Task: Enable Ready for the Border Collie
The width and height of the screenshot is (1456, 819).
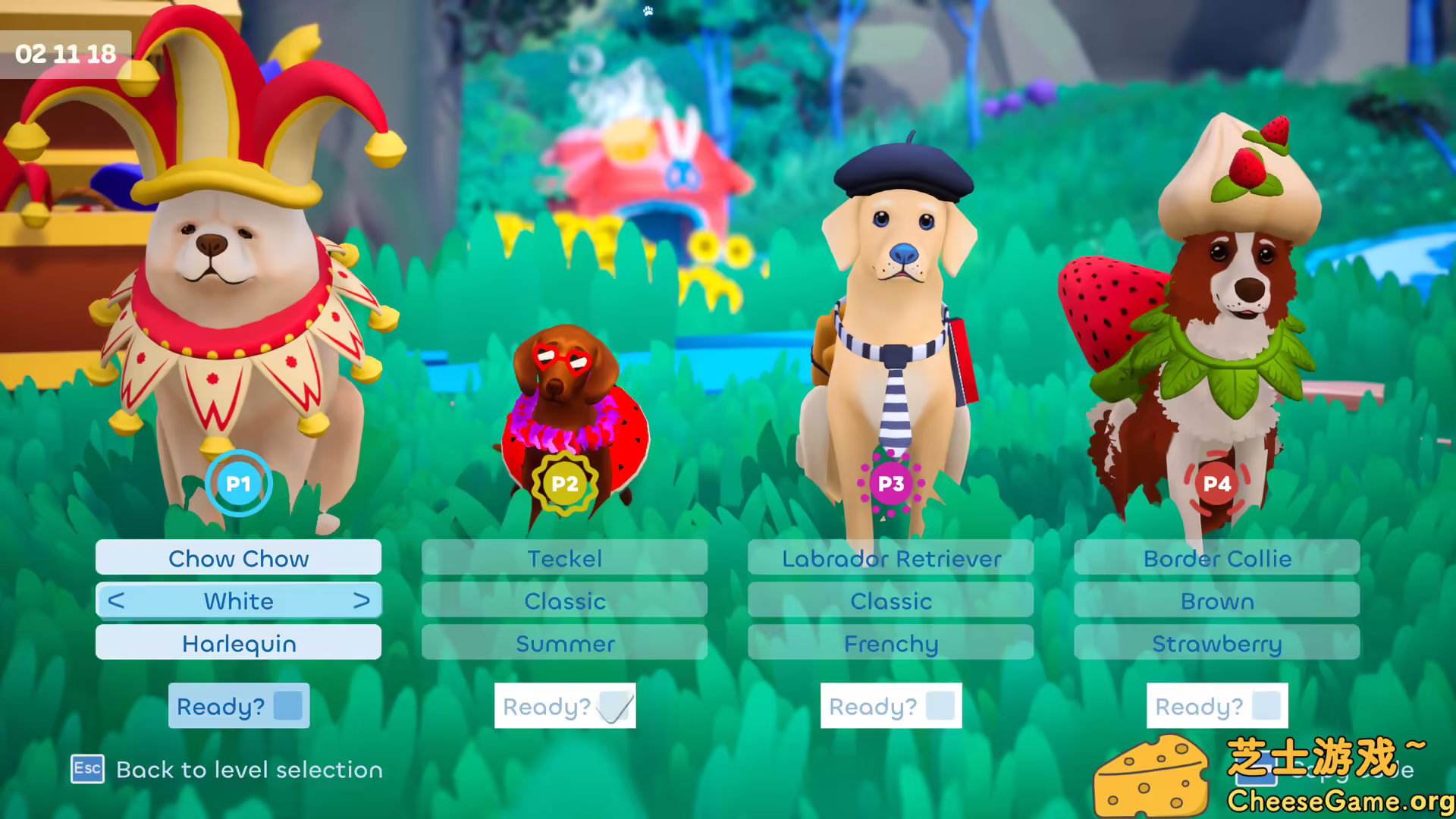Action: [1266, 706]
